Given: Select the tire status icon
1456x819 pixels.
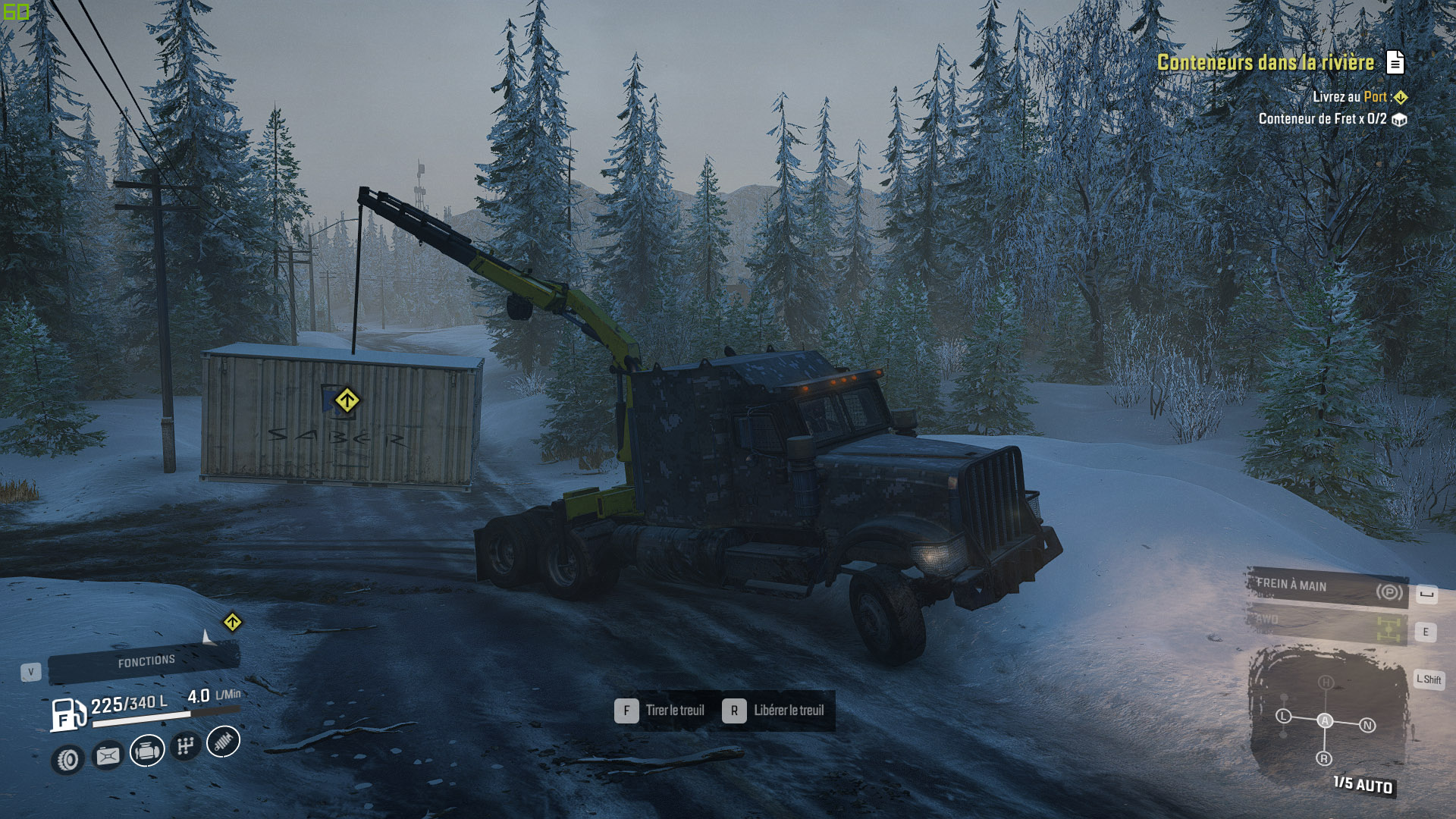Looking at the screenshot, I should (68, 759).
